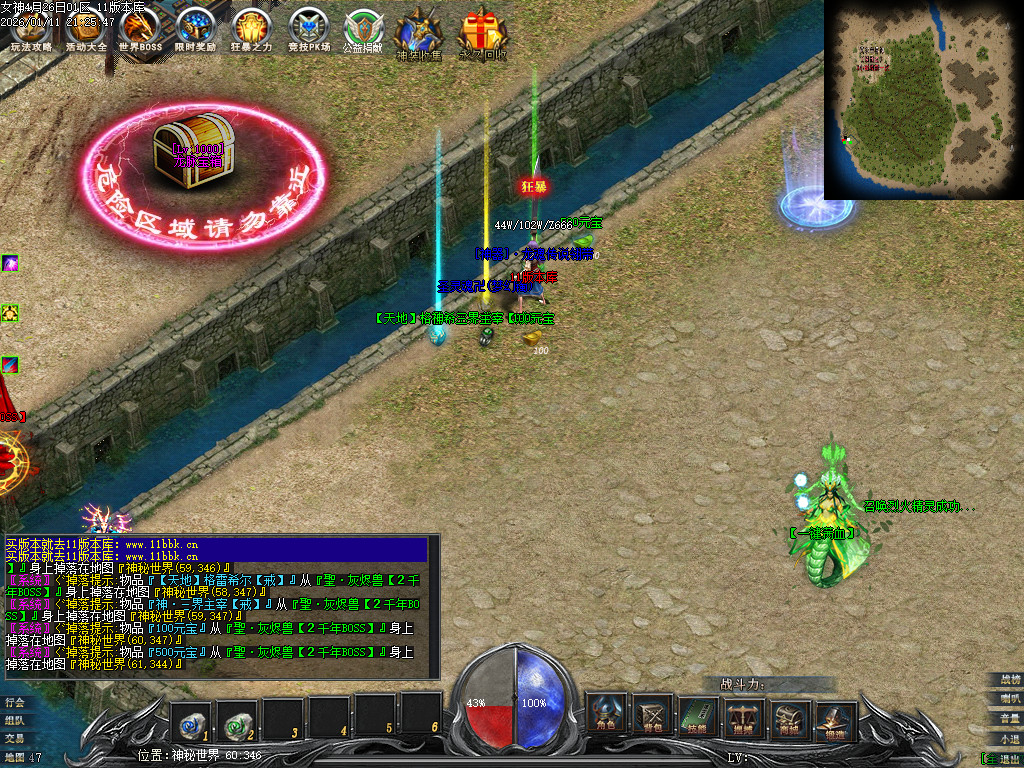The width and height of the screenshot is (1024, 768).
Task: Open the 技能 skills book
Action: pos(699,714)
